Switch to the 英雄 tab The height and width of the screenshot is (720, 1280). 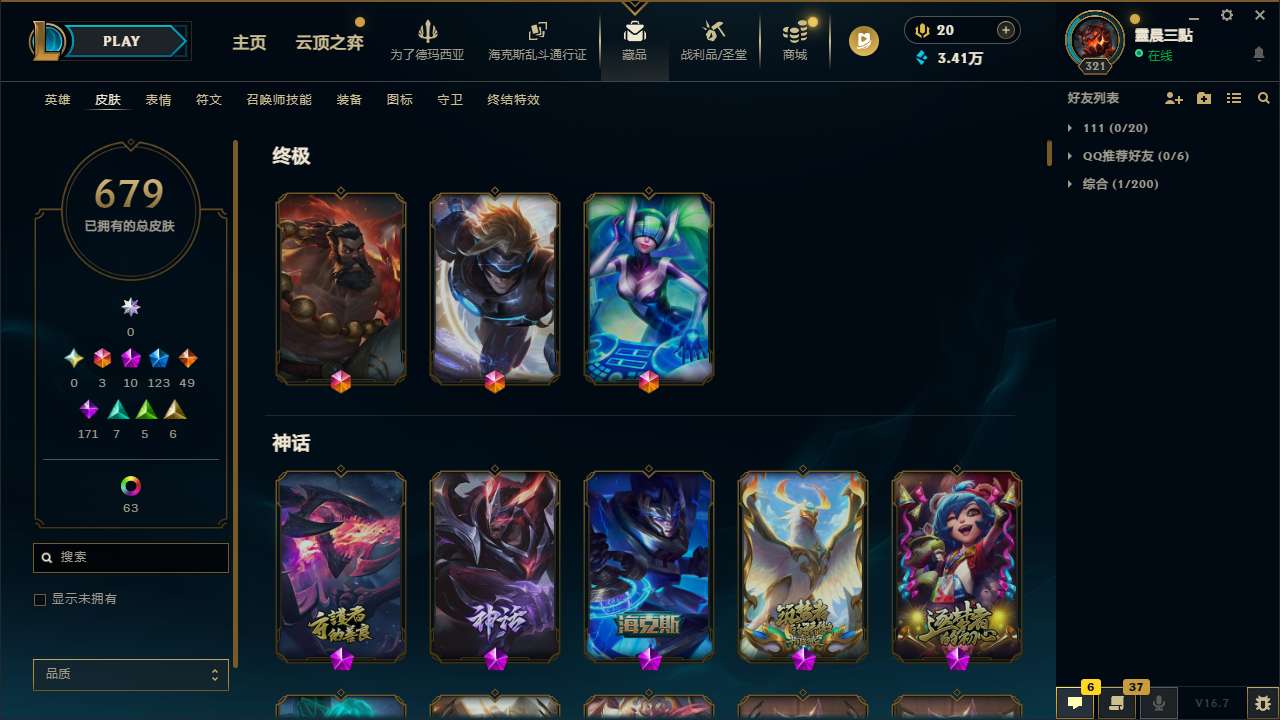(57, 100)
